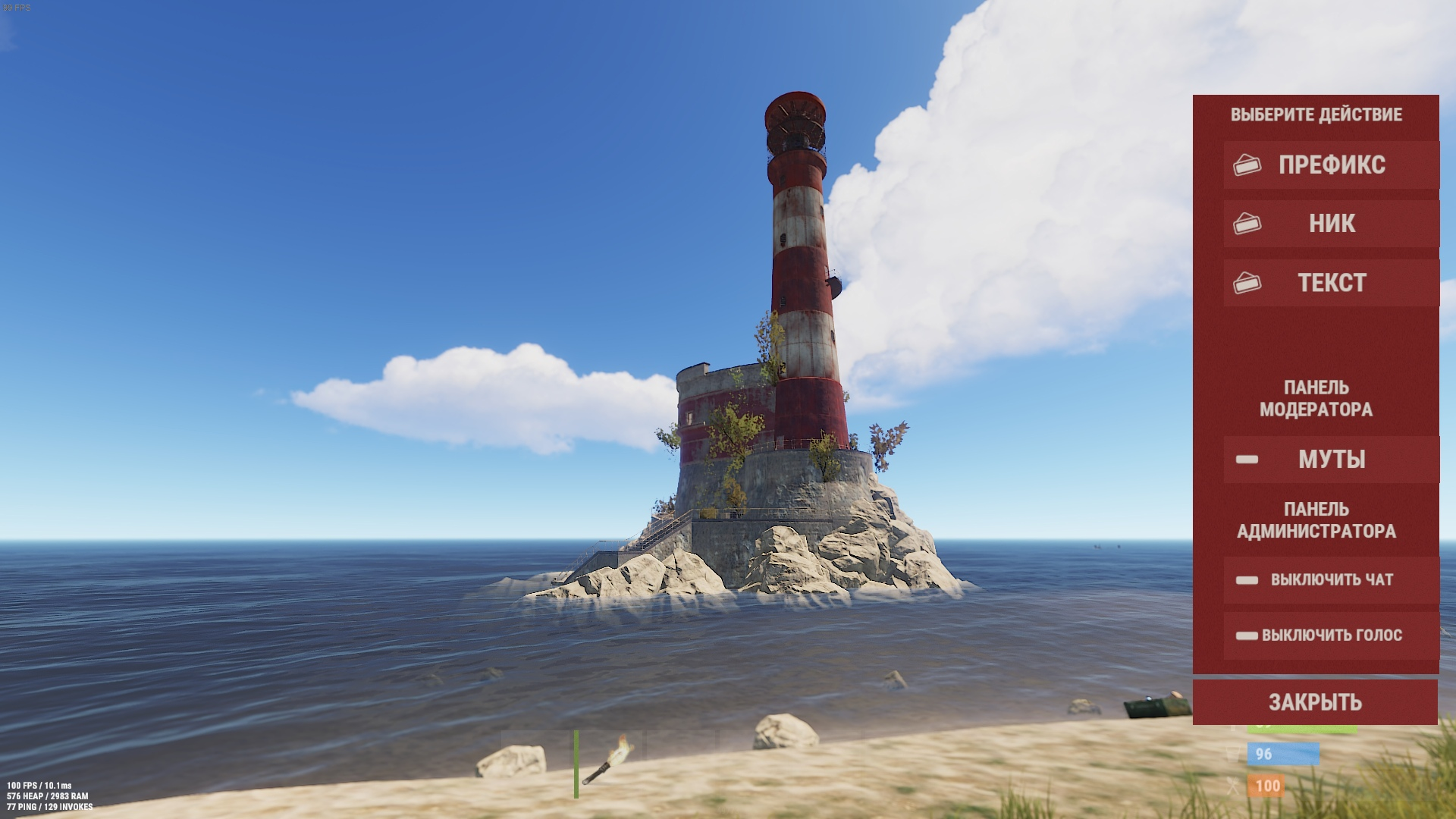
Task: Select the НИК menu entry
Action: 1331,224
